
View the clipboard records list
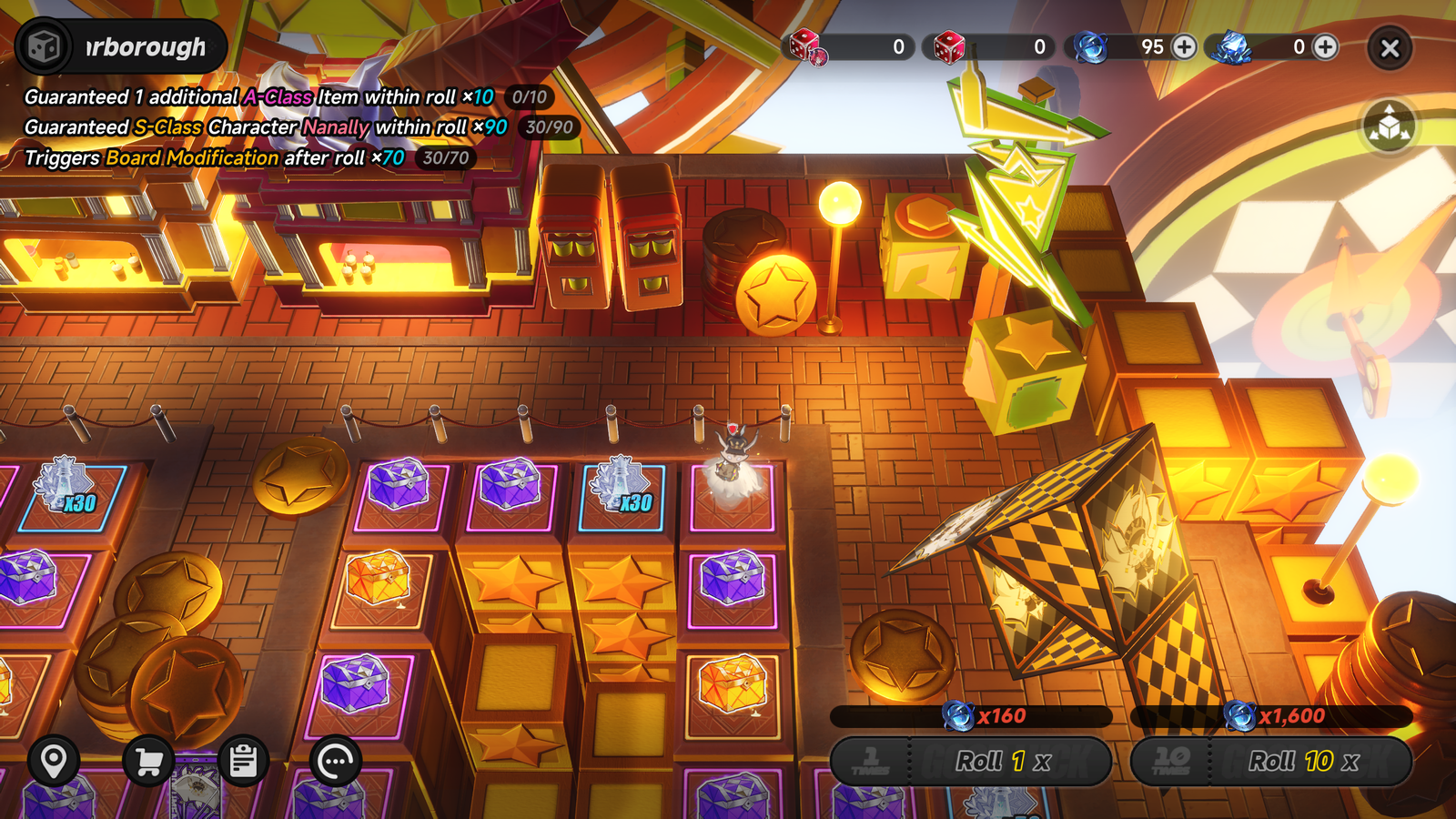[243, 761]
